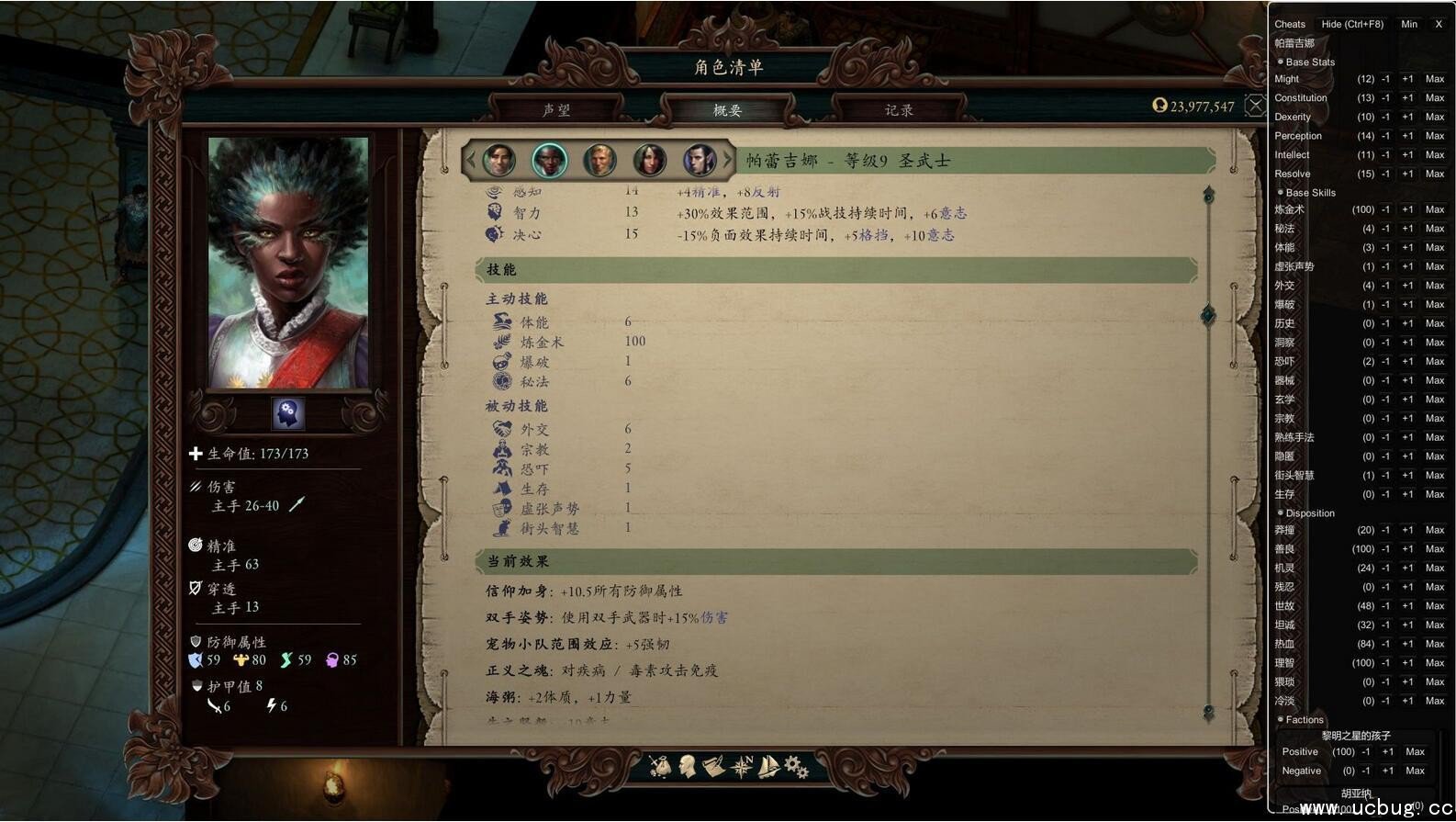Image resolution: width=1456 pixels, height=822 pixels.
Task: Switch to the 声望 tab
Action: pos(560,109)
